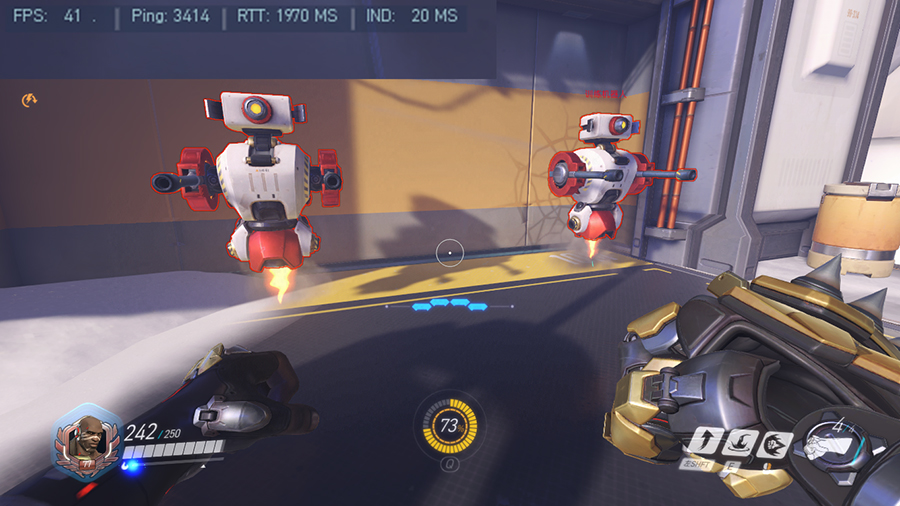
Task: Click the orange lightning connection warning icon
Action: [30, 100]
